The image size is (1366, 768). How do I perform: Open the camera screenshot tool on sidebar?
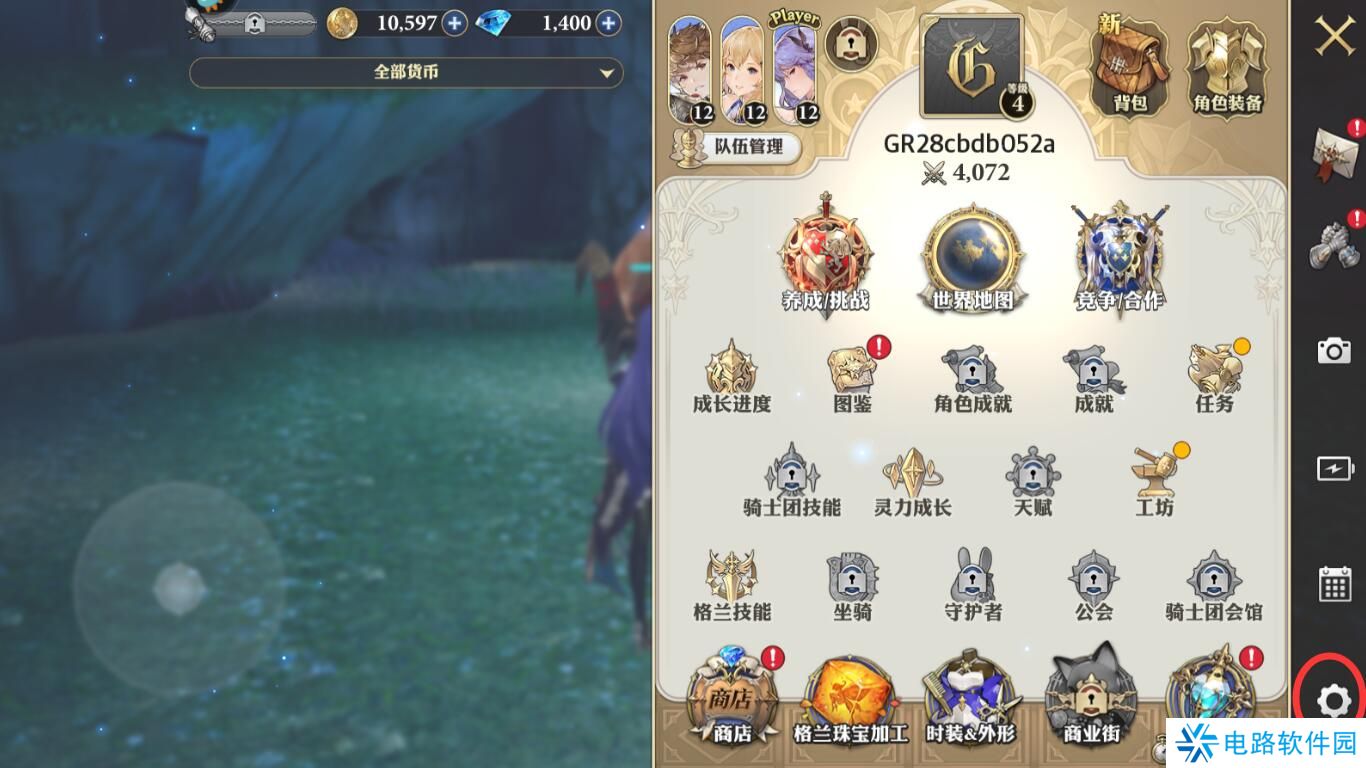[x=1333, y=350]
